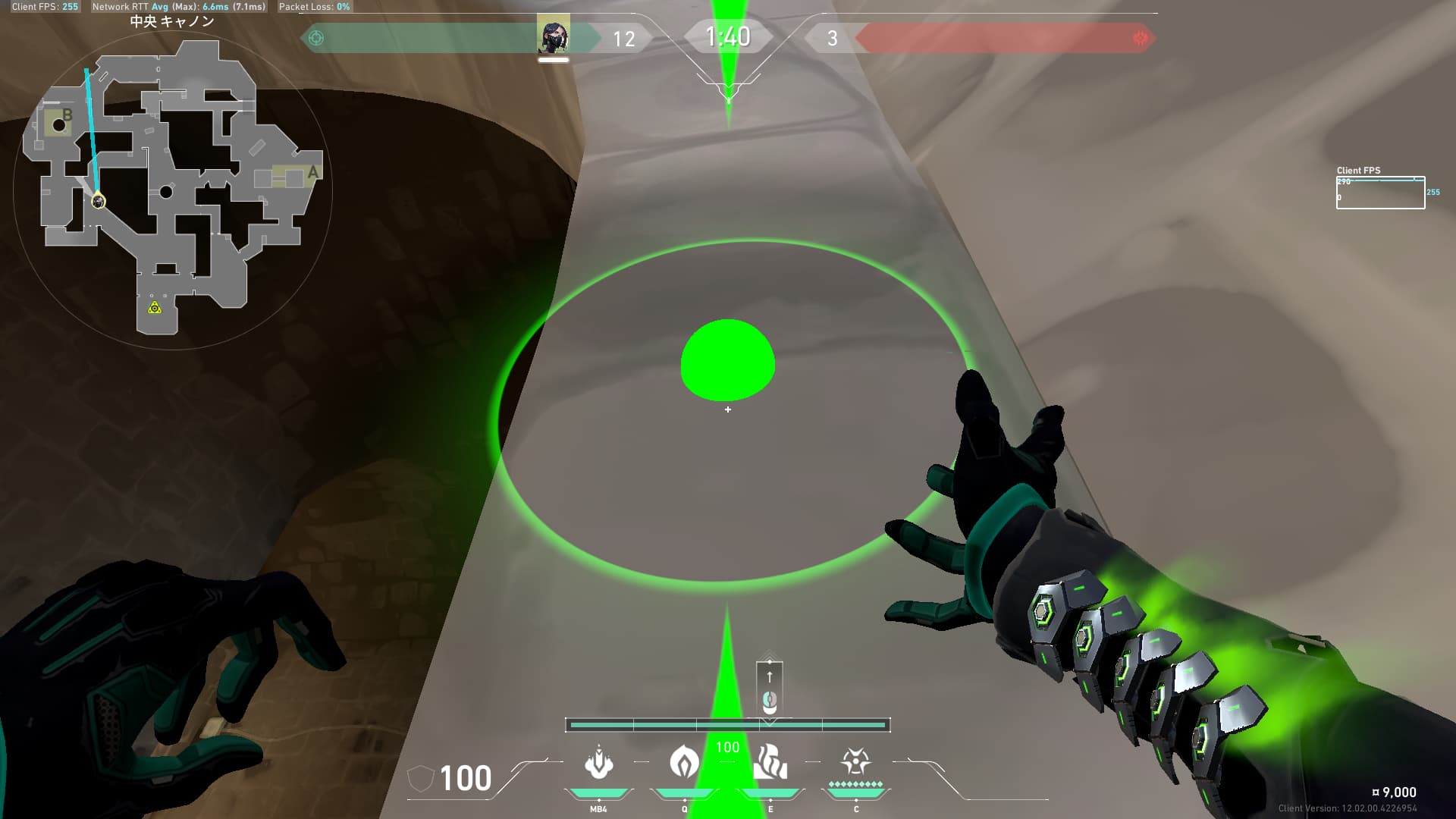Click the yellow spike marker on the minimap

155,307
